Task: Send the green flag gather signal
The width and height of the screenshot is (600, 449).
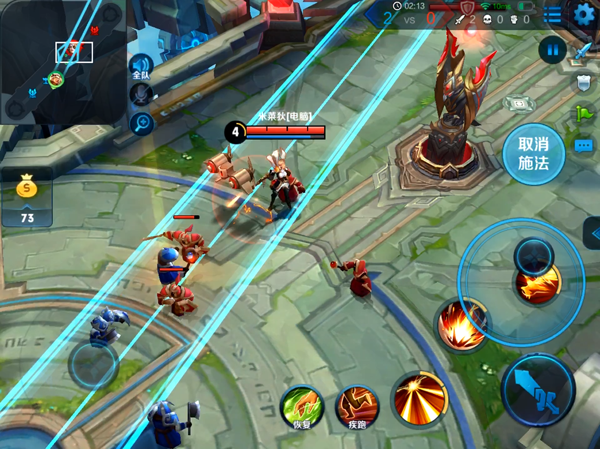Action: click(585, 113)
